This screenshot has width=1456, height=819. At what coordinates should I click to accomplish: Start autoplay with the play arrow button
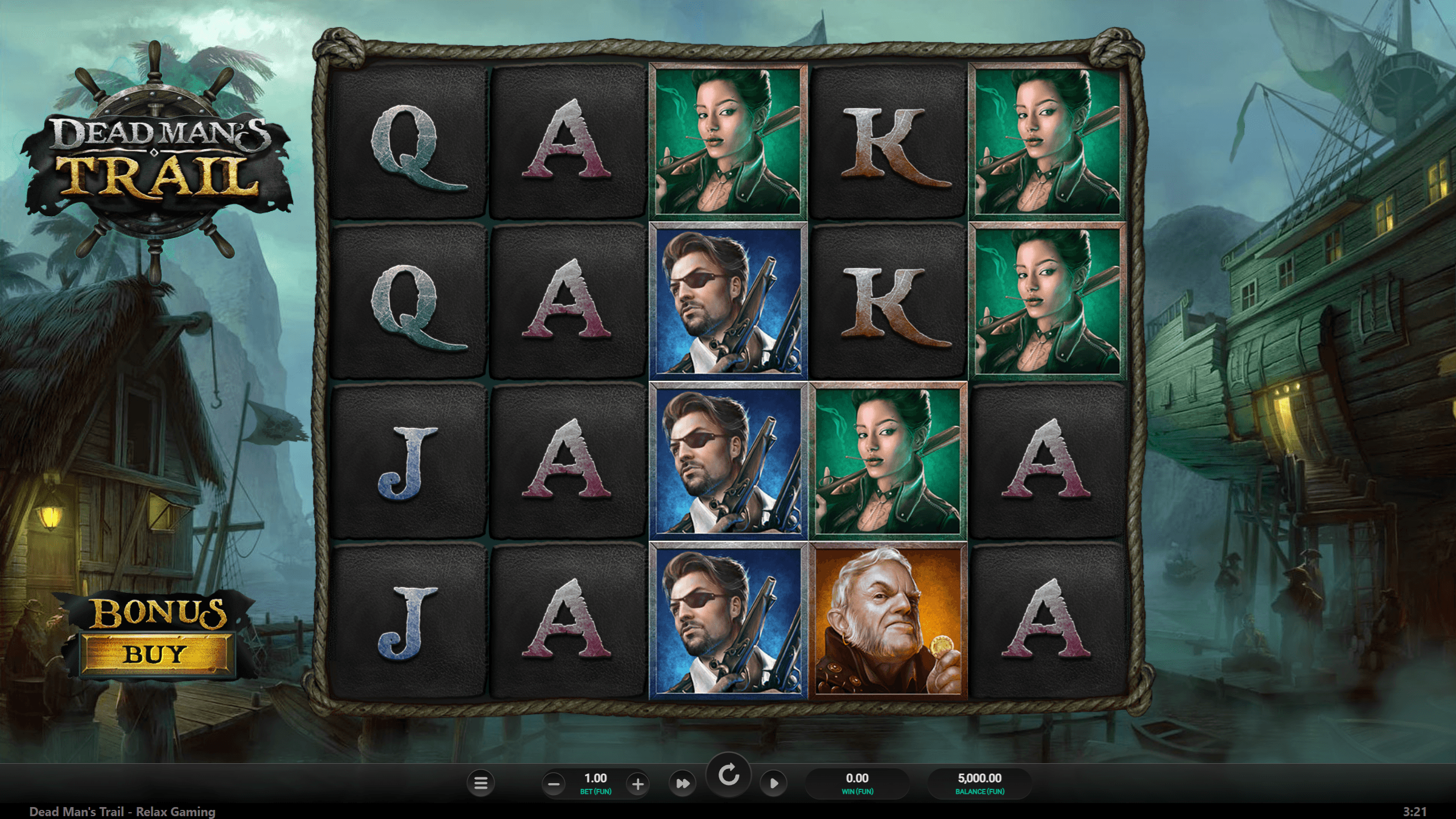click(x=774, y=784)
